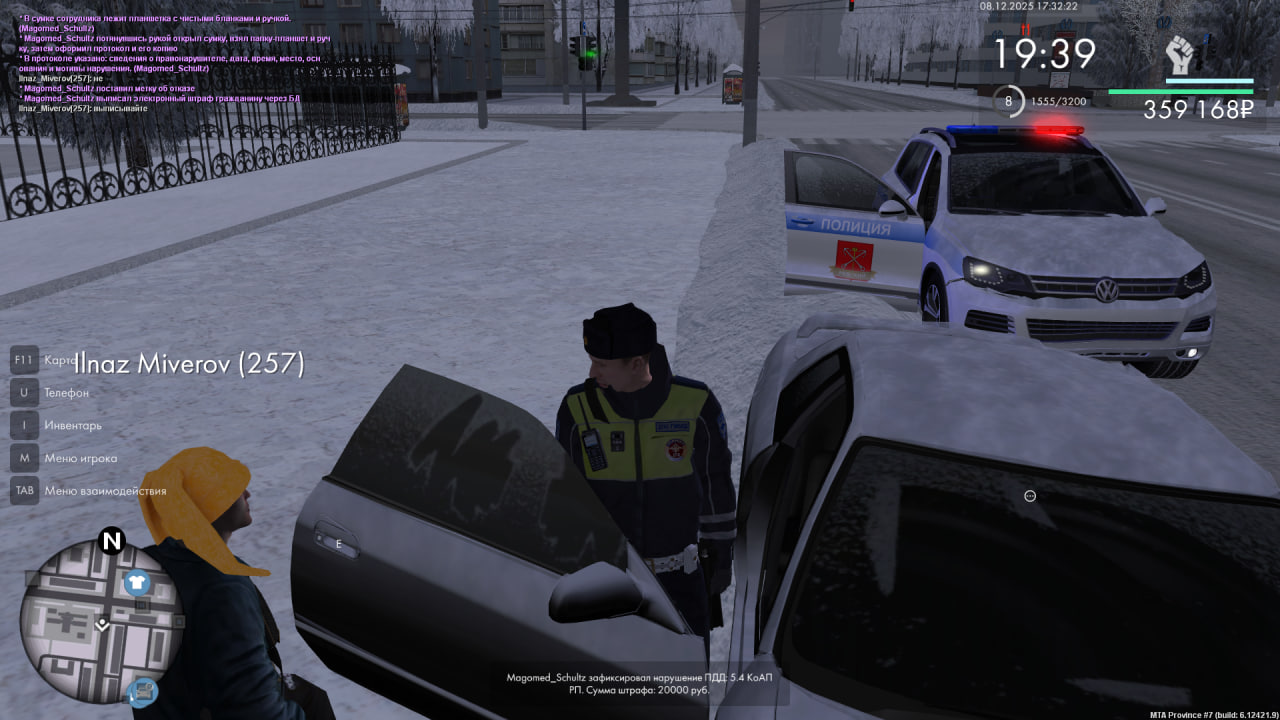The image size is (1280, 720).
Task: Open the Инвентарь inventory entry
Action: click(x=72, y=425)
